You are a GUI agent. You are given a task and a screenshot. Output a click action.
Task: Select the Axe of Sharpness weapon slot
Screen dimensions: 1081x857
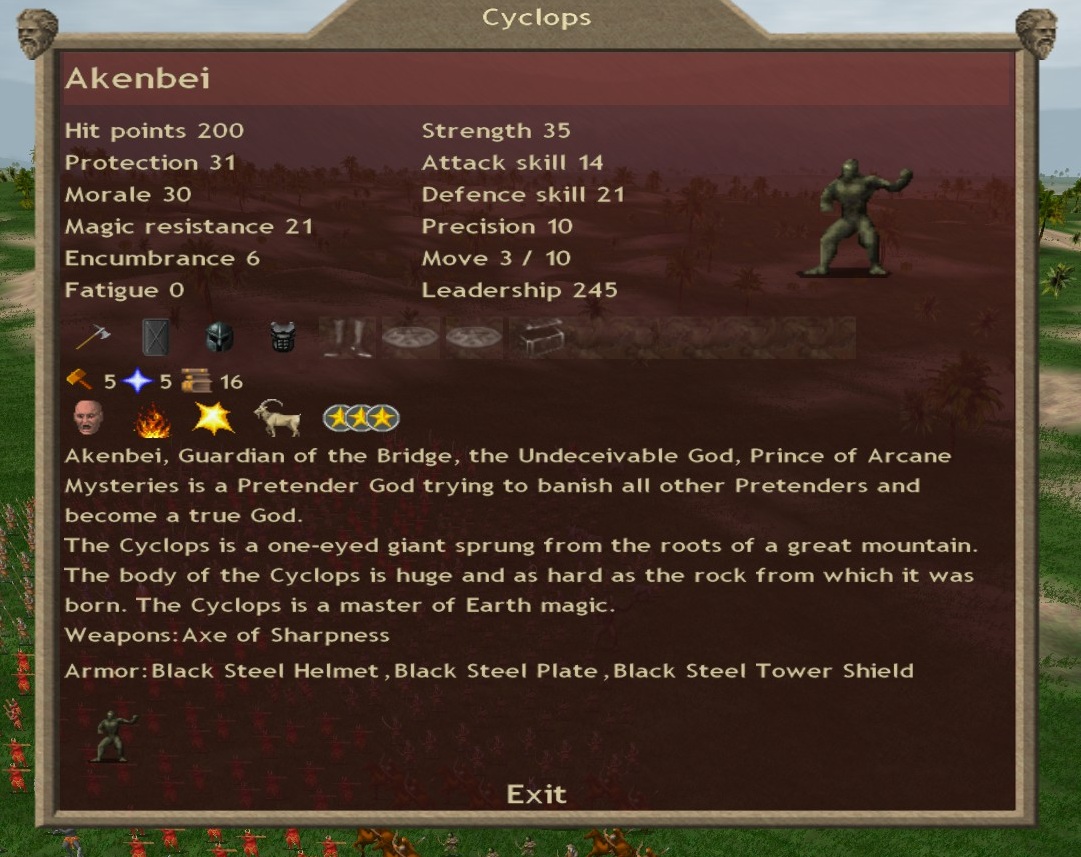pyautogui.click(x=92, y=338)
